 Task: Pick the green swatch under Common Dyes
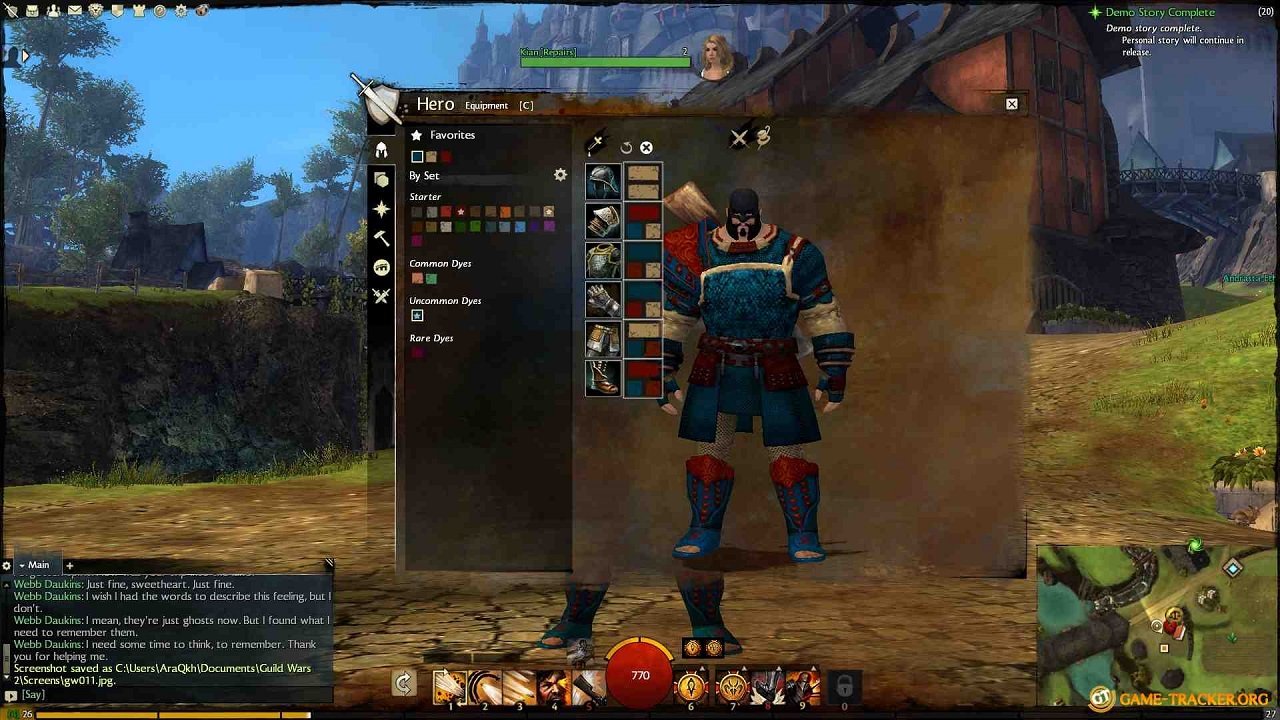tap(431, 278)
